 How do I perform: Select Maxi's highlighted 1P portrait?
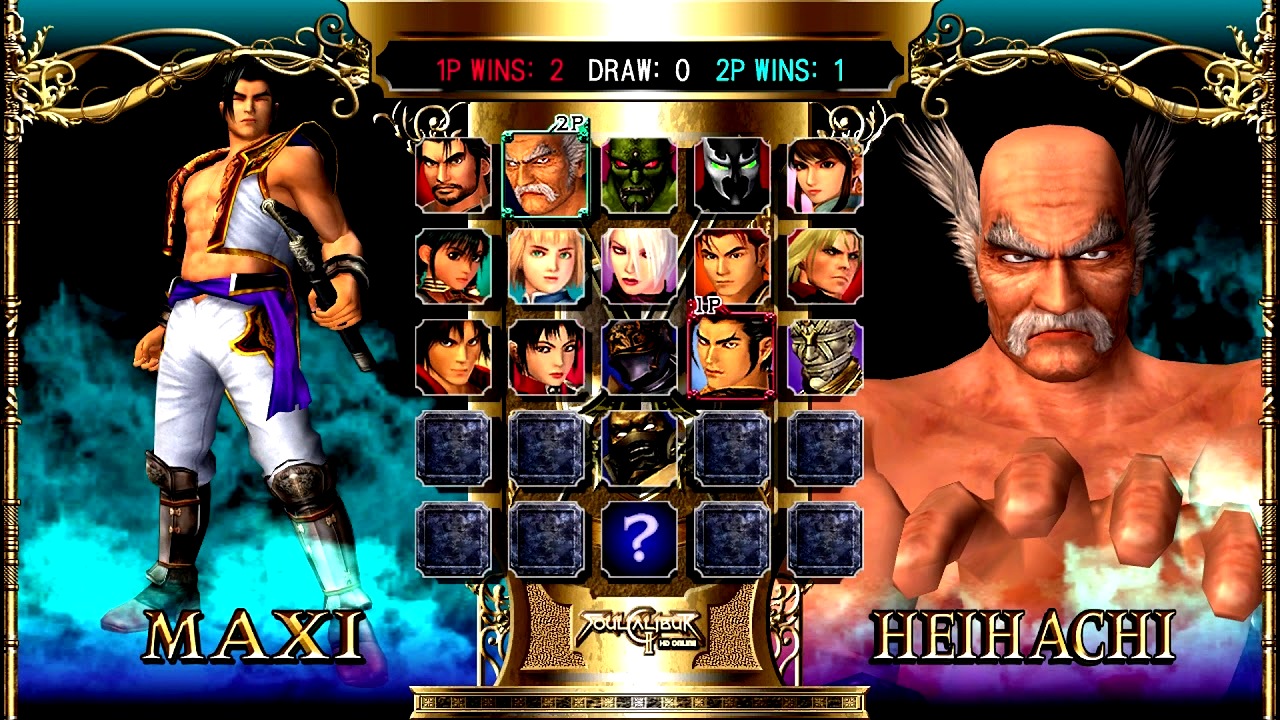[x=732, y=357]
